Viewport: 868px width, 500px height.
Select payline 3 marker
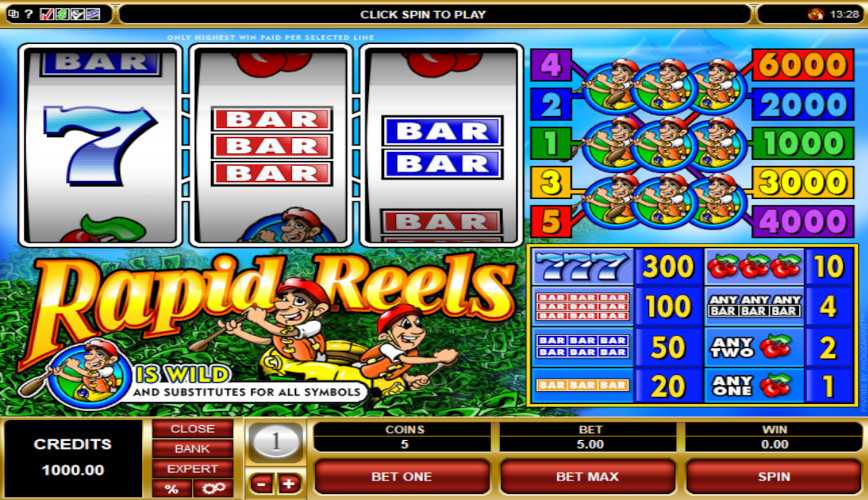tap(550, 182)
